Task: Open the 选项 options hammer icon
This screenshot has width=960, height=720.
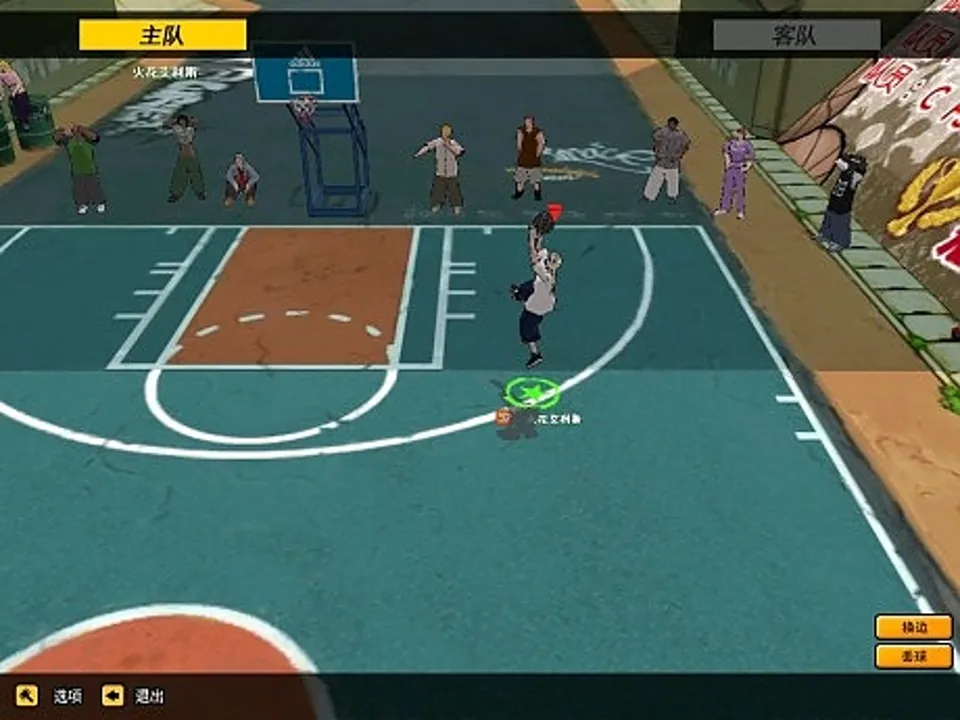Action: pyautogui.click(x=27, y=695)
